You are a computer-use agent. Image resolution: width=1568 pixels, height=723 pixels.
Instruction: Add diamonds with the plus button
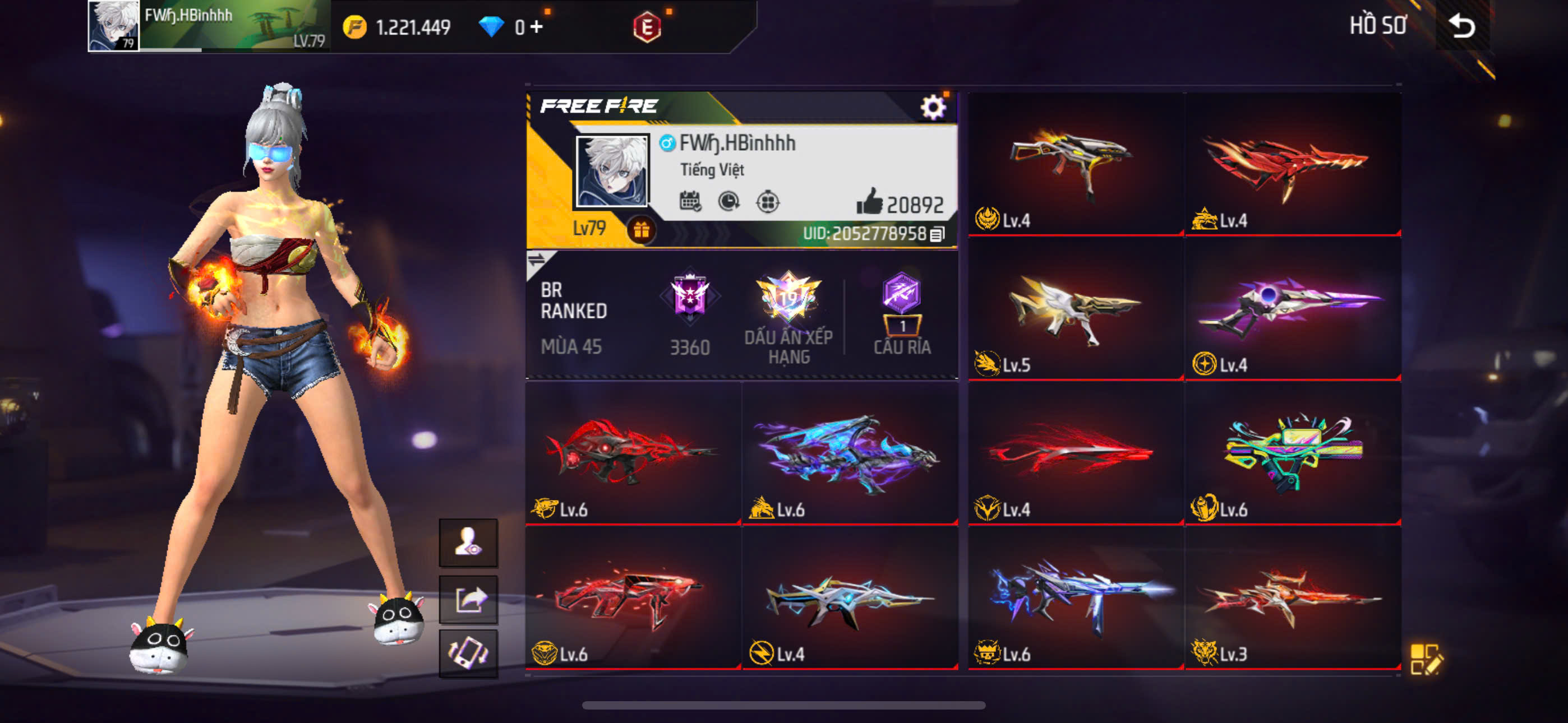(536, 27)
